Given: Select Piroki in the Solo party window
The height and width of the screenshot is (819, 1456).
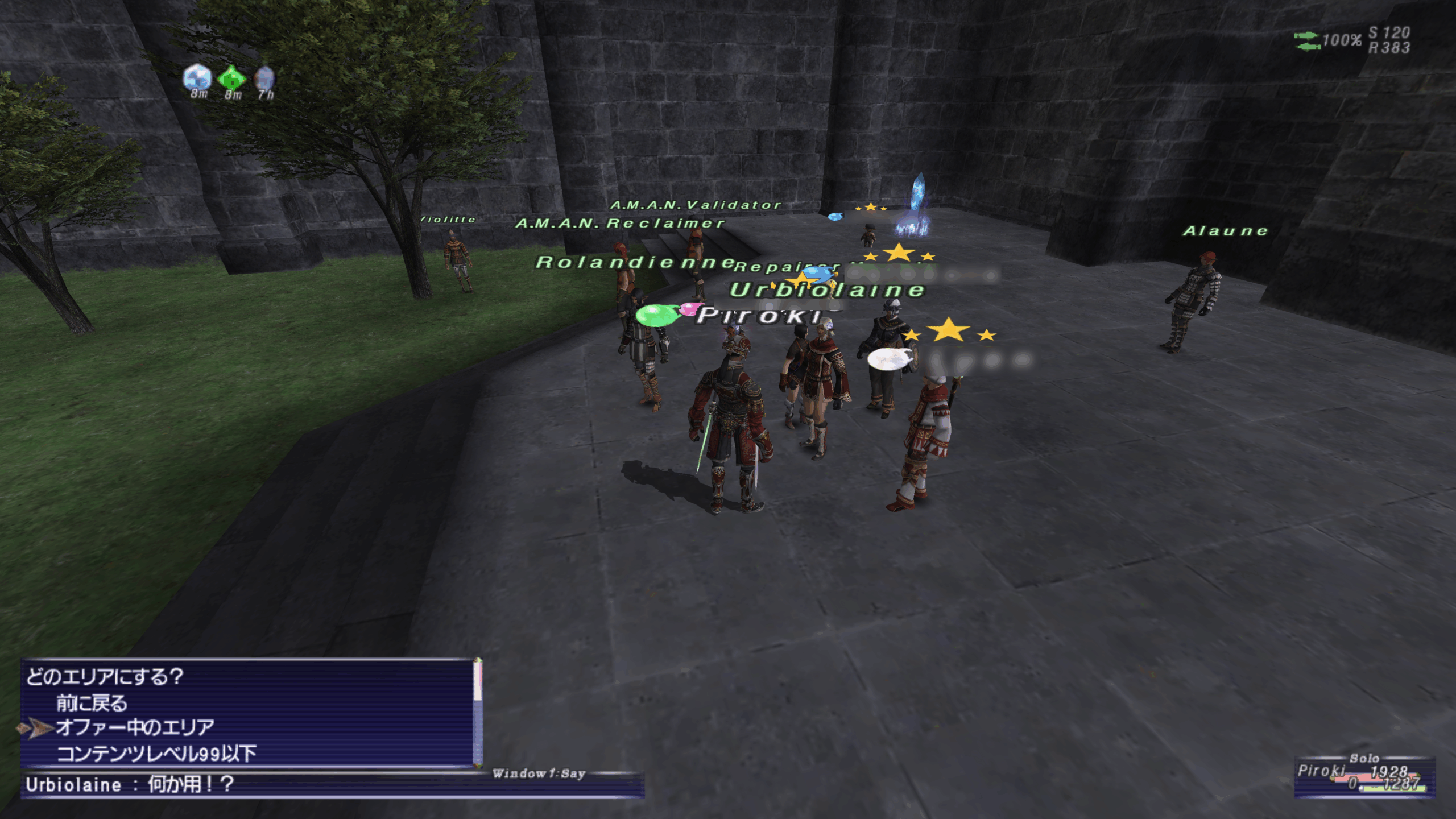Looking at the screenshot, I should [x=1321, y=771].
